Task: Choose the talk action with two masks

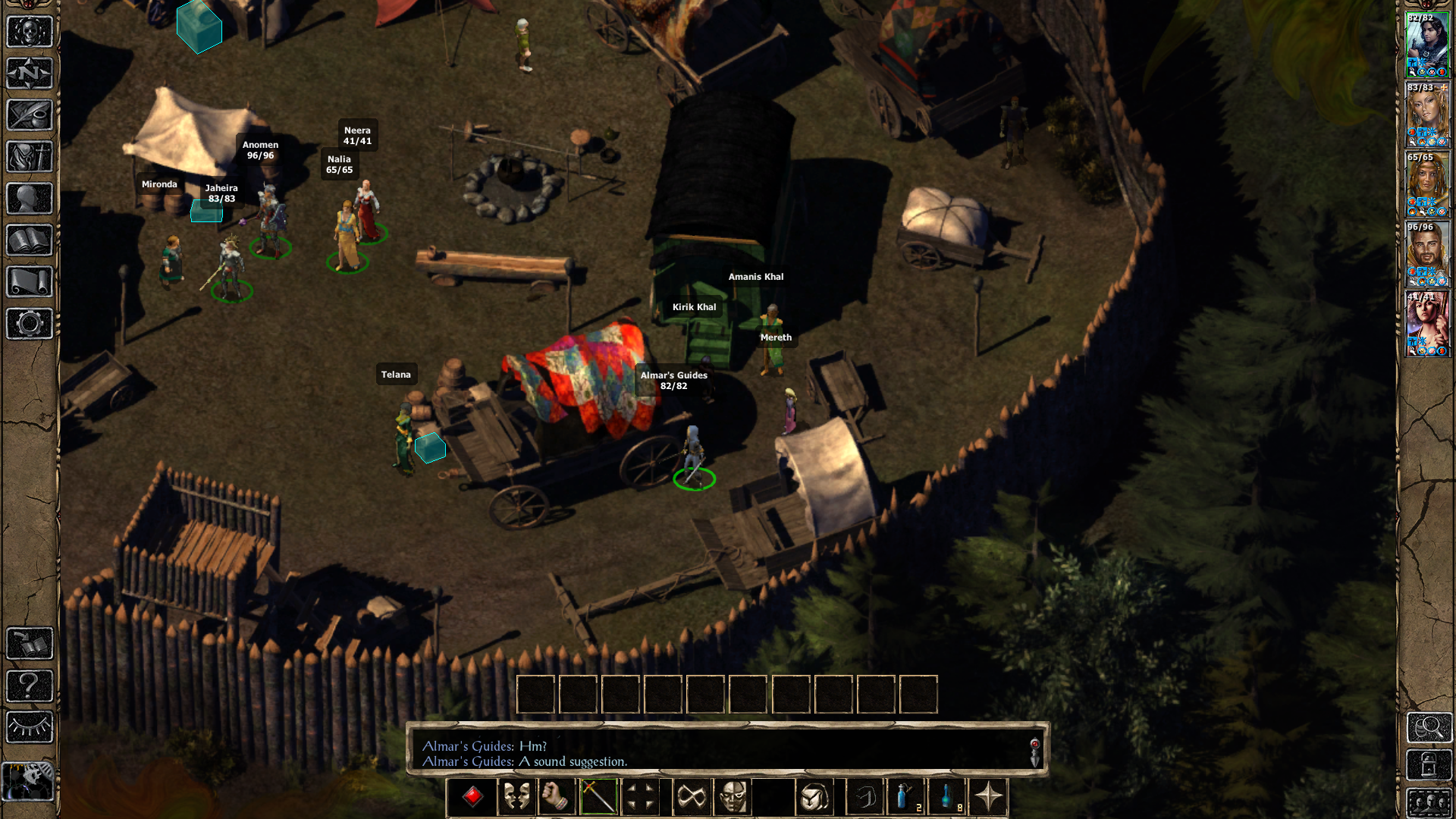Action: 516,797
